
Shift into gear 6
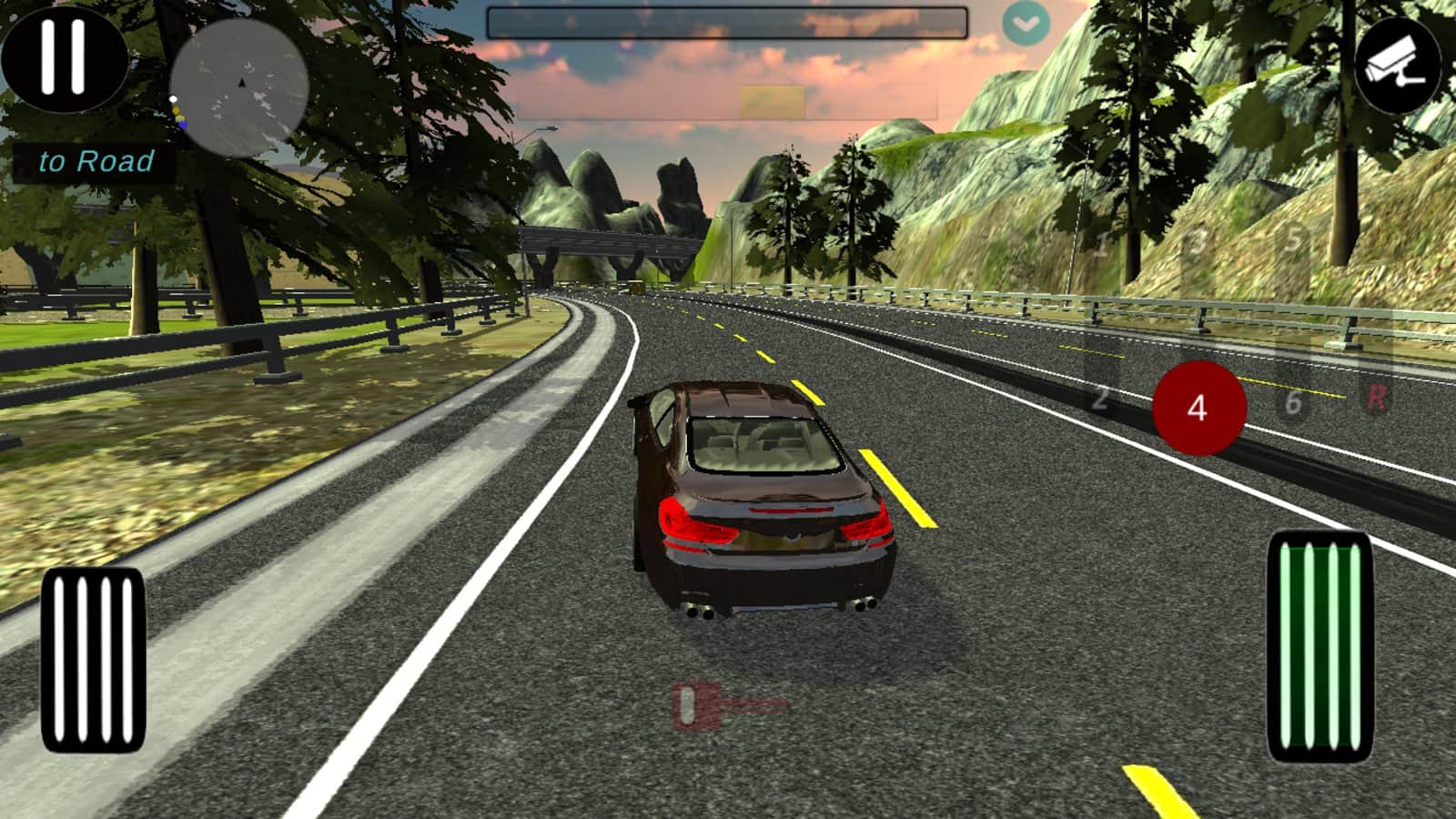click(1293, 400)
